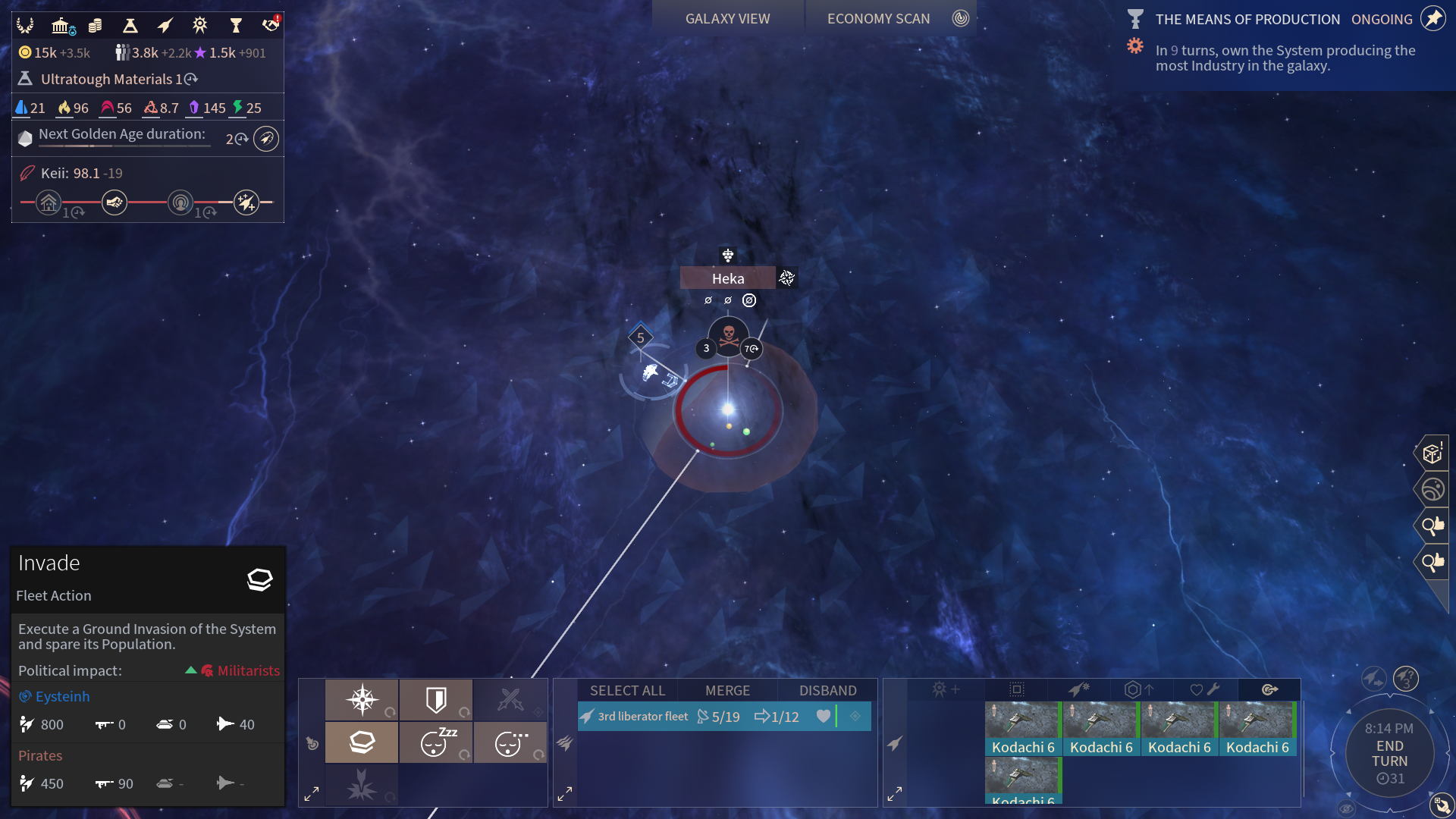Merge the selected fleets
1456x819 pixels.
[727, 691]
